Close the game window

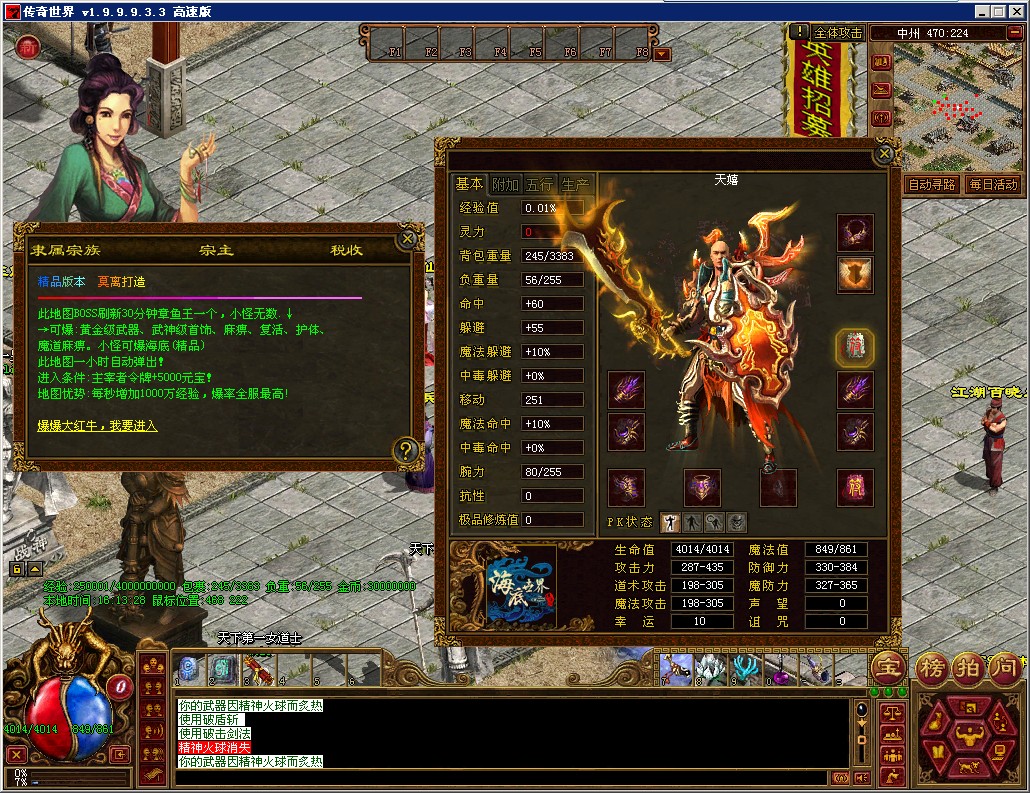(x=1017, y=11)
